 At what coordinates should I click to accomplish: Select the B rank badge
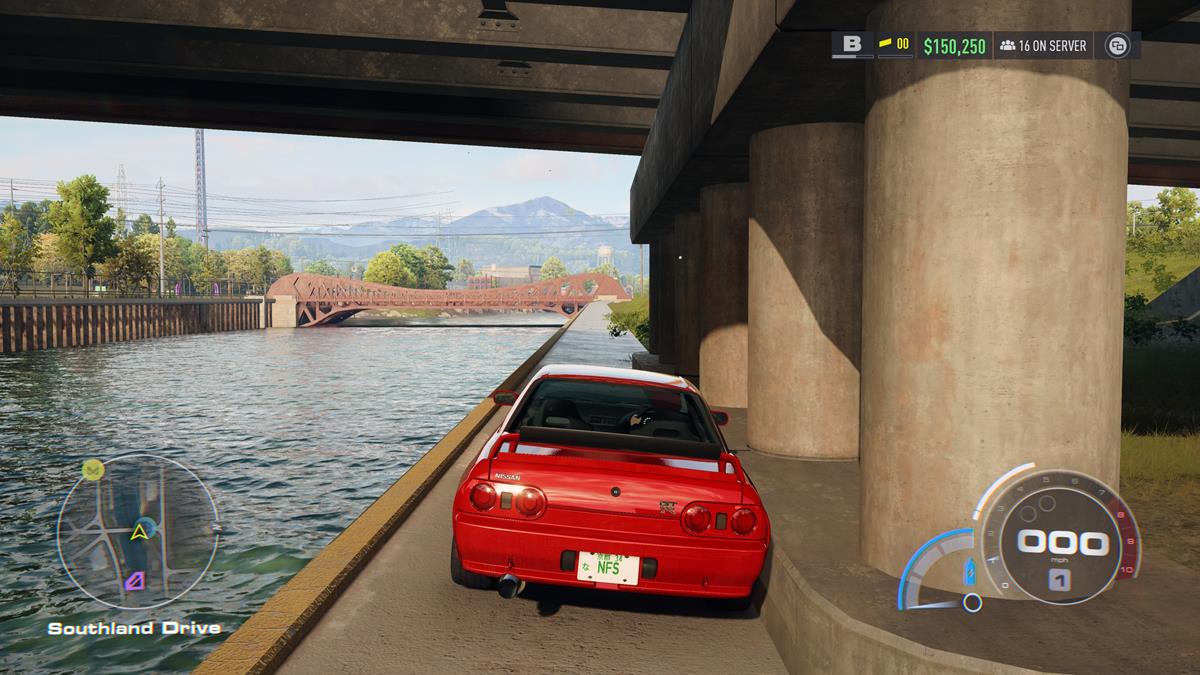pos(852,44)
